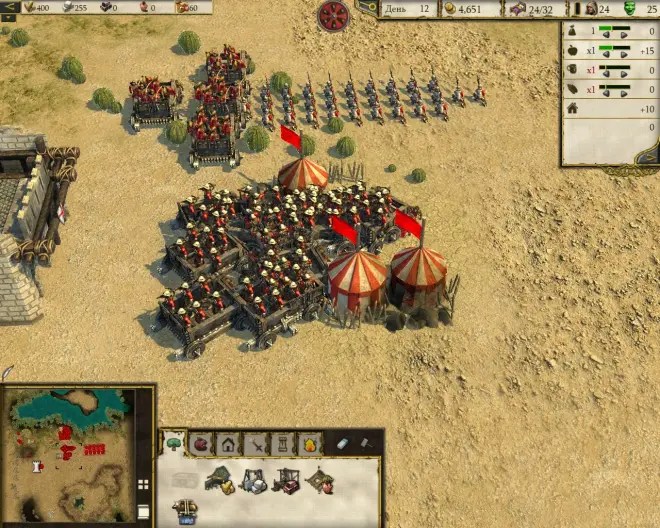The width and height of the screenshot is (660, 528).
Task: Open the flame buildings tab
Action: click(x=310, y=443)
